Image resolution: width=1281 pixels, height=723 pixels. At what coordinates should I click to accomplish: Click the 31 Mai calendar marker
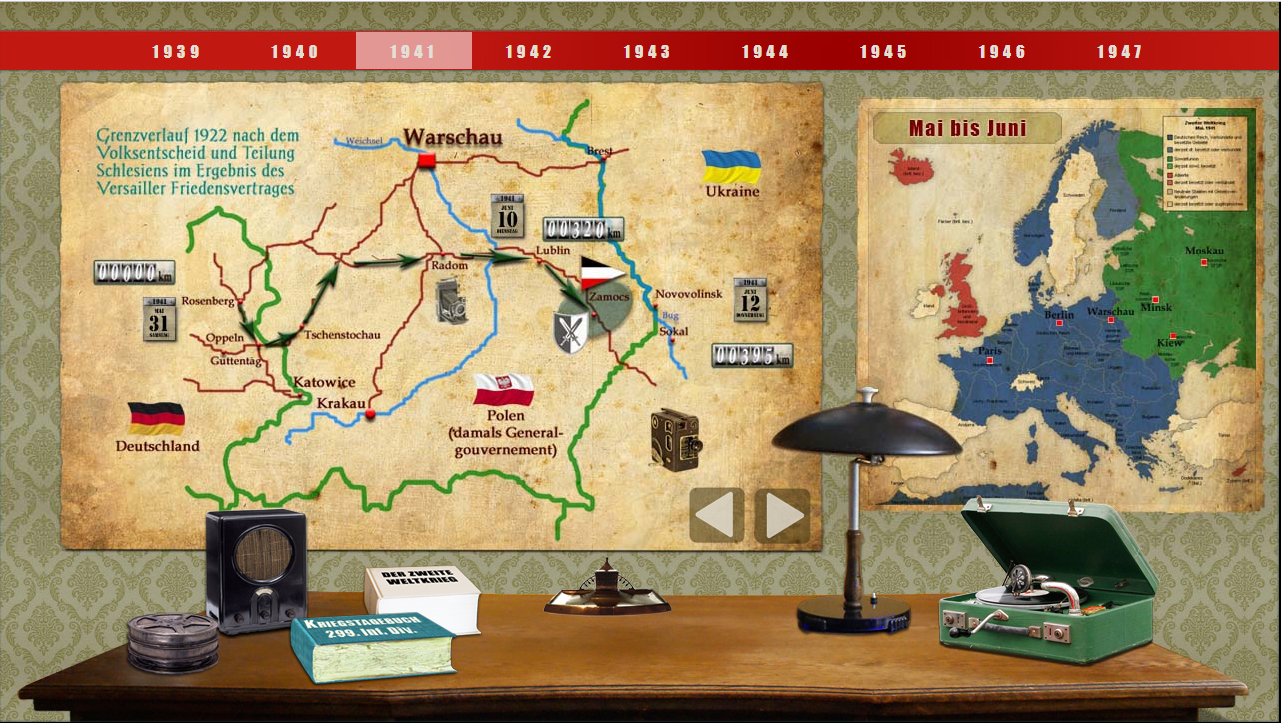pyautogui.click(x=159, y=319)
